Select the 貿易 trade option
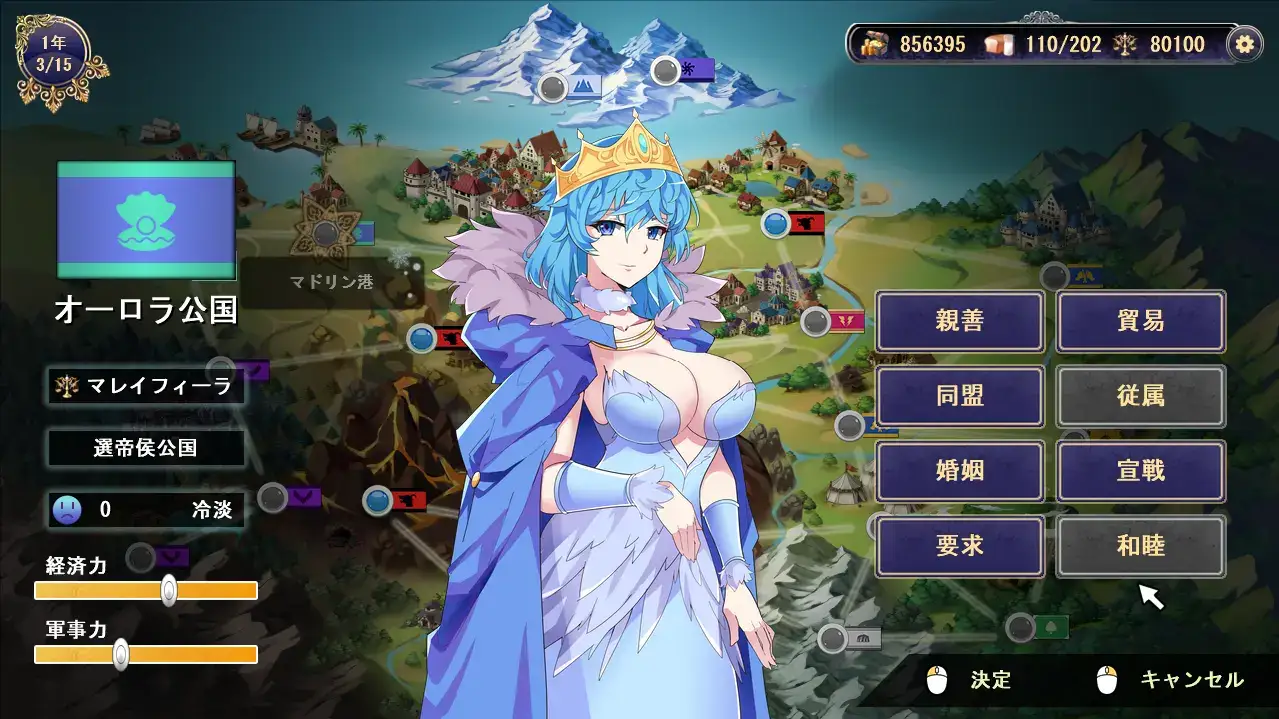This screenshot has height=719, width=1279. coord(1140,321)
